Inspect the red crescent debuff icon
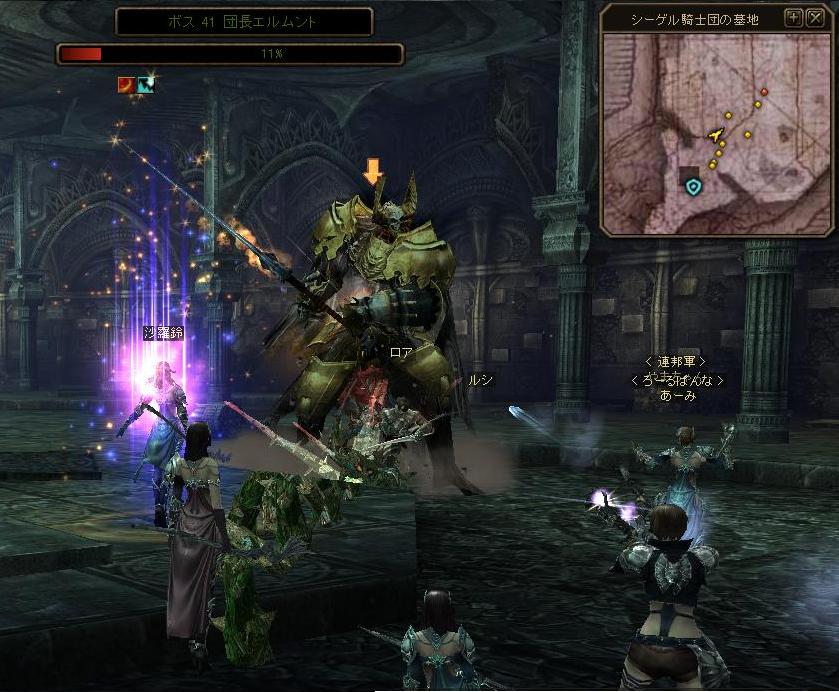This screenshot has width=839, height=692. (127, 85)
